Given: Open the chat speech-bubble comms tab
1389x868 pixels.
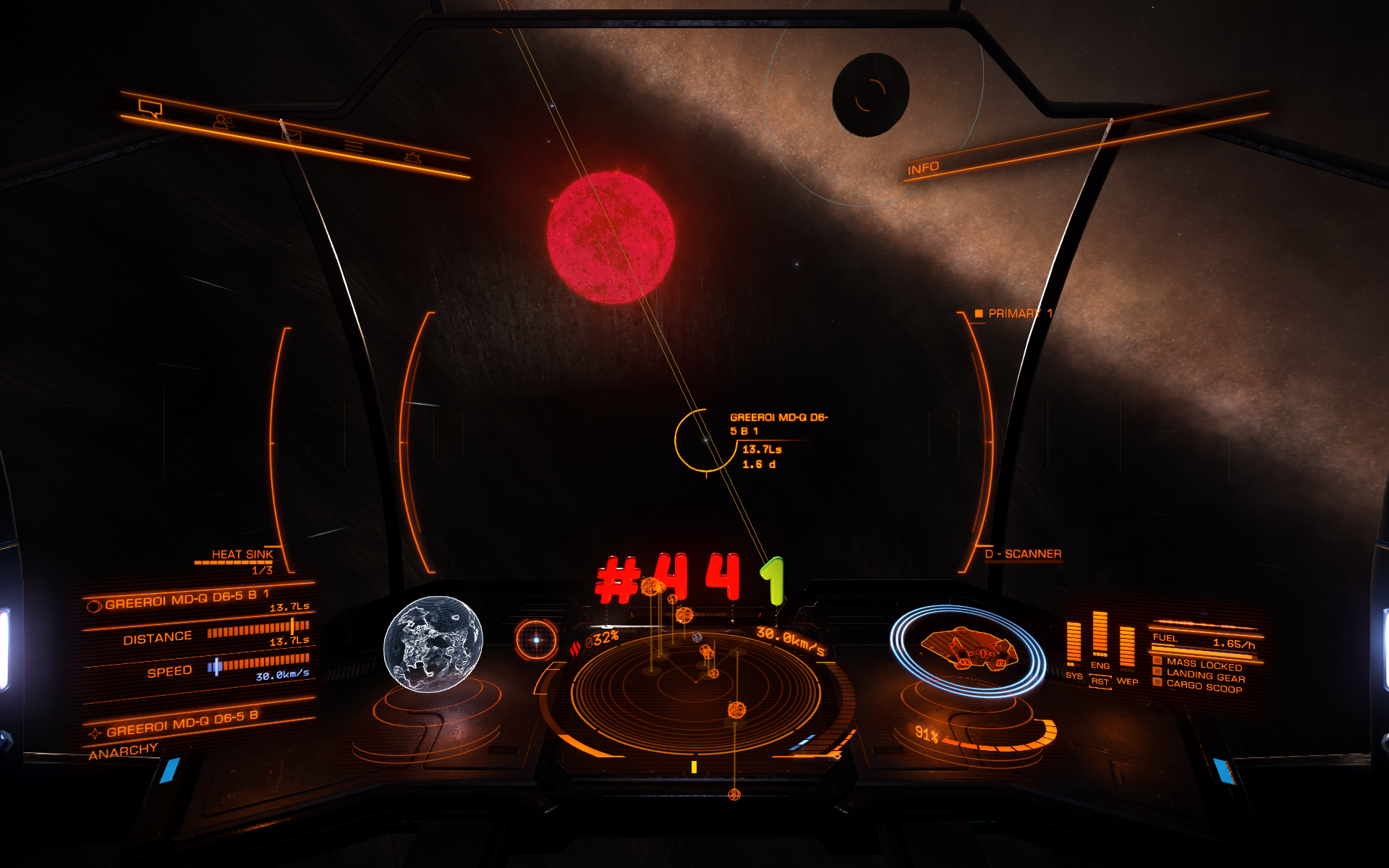Looking at the screenshot, I should [150, 109].
